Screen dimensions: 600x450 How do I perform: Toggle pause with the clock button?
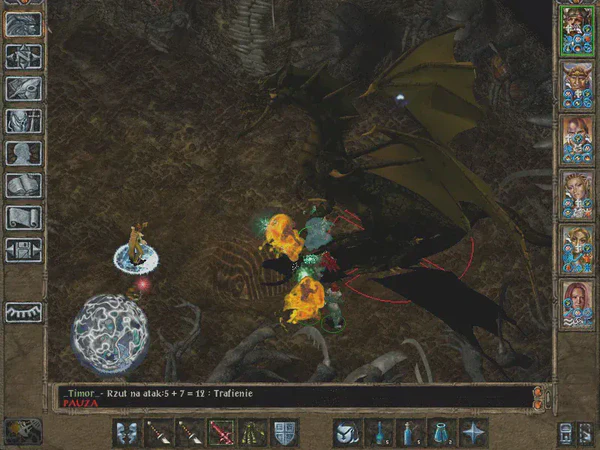point(22,431)
